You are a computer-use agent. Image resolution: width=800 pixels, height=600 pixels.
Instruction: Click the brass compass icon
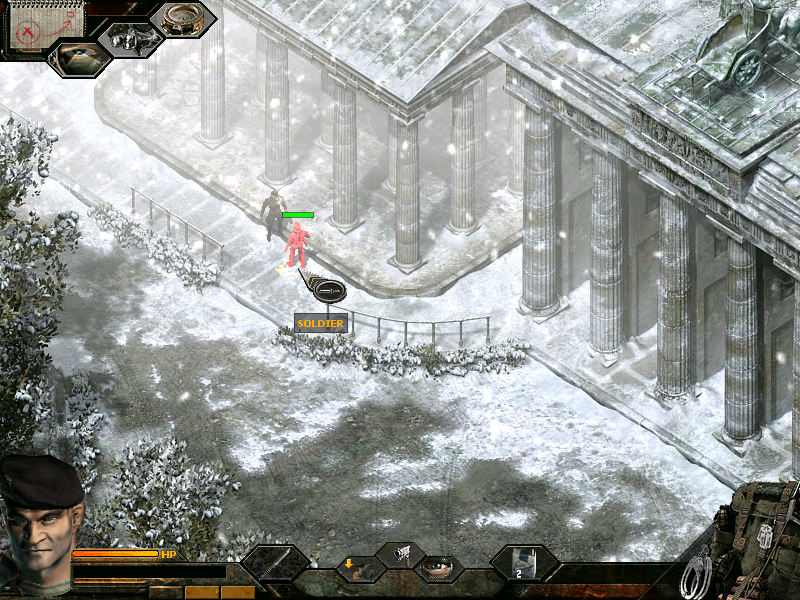pos(183,20)
